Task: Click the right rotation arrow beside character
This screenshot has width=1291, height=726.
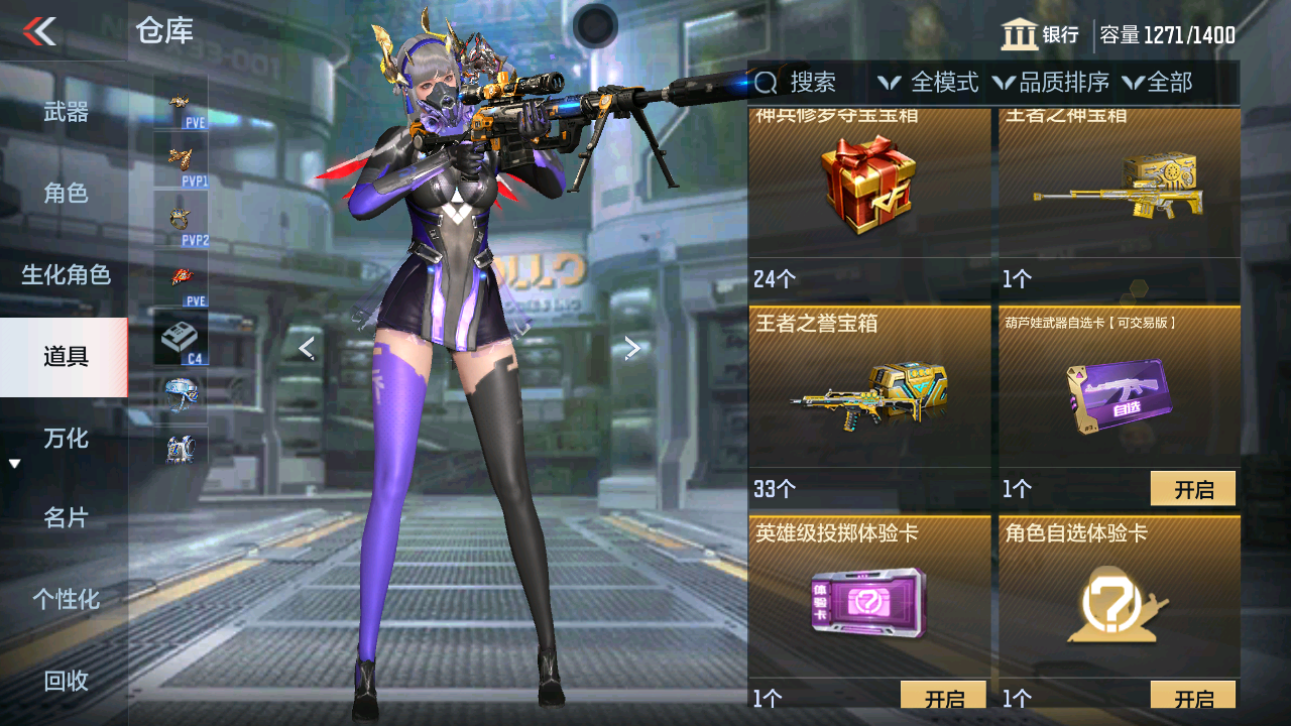Action: coord(631,347)
